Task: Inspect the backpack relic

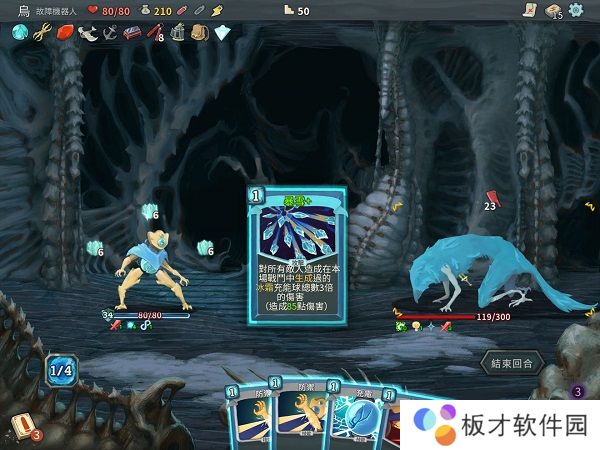Action: tap(198, 33)
